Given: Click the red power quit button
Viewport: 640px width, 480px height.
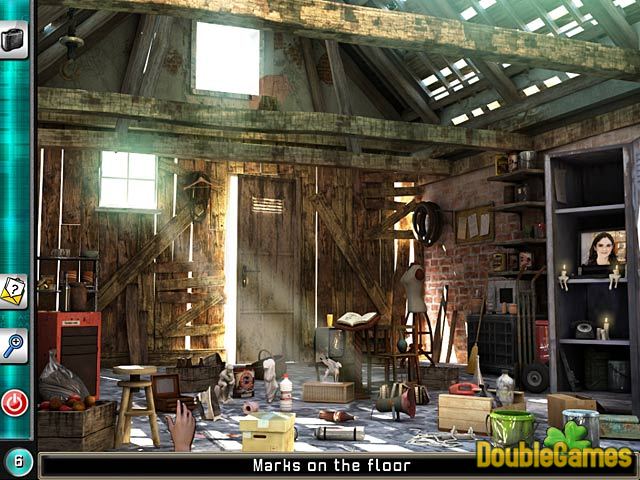Looking at the screenshot, I should pyautogui.click(x=14, y=402).
